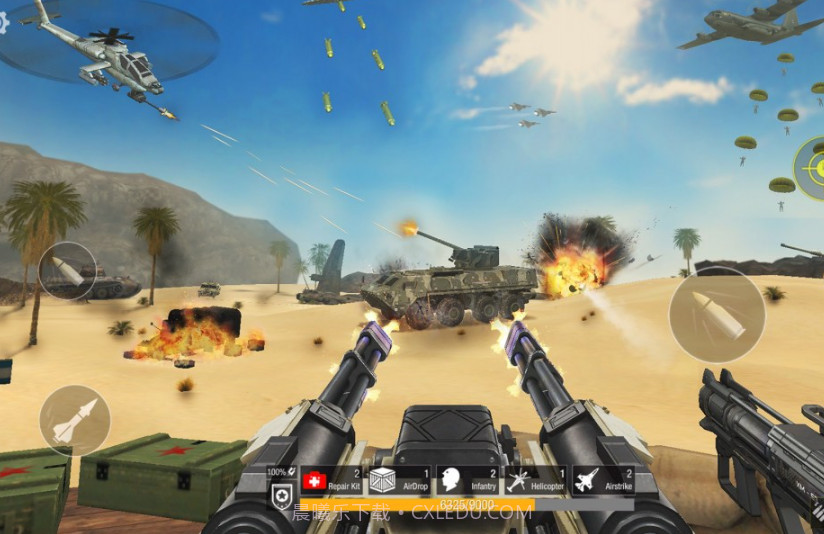Use the Repair Kit item

pos(330,481)
